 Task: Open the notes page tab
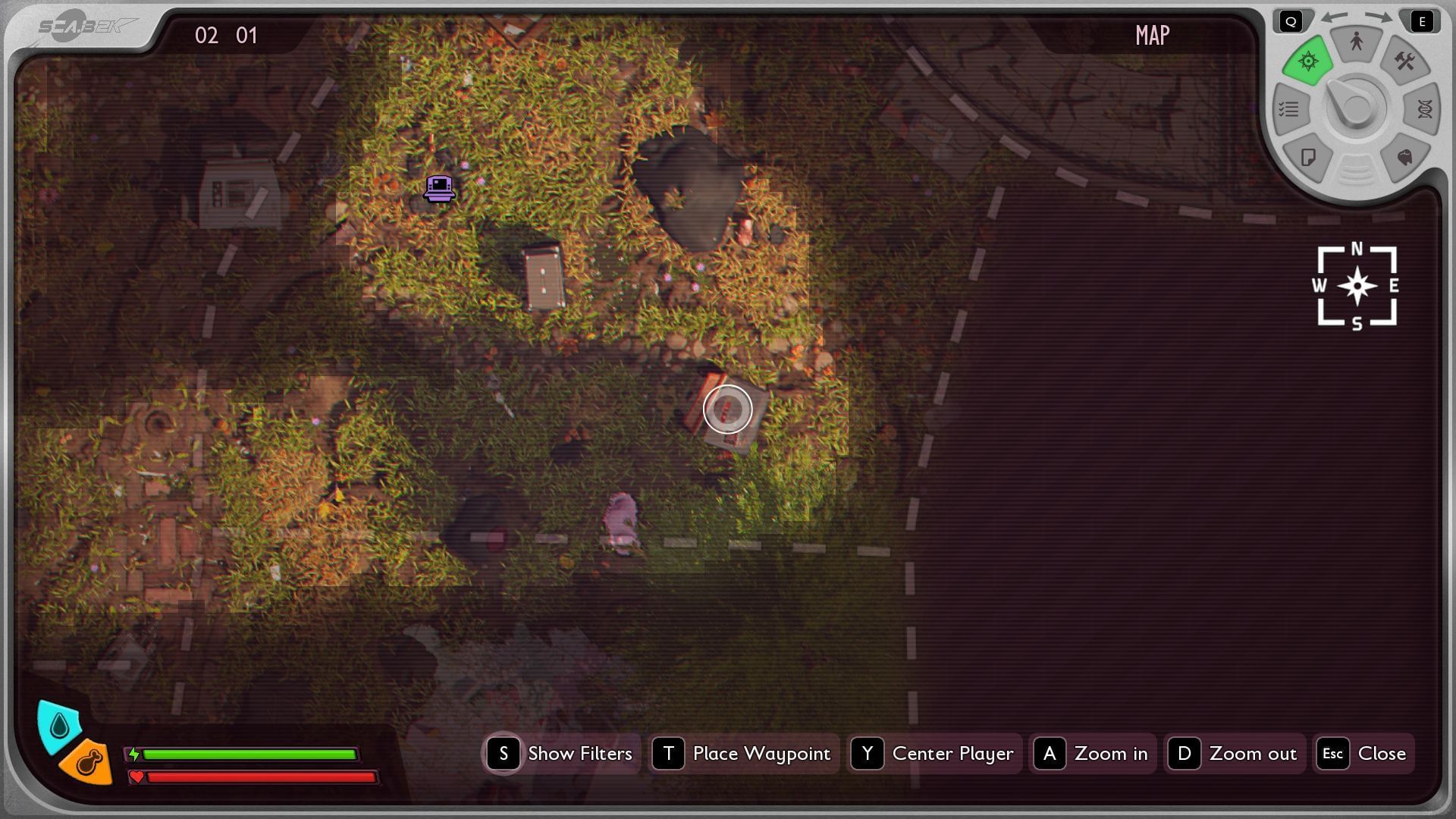point(1308,157)
